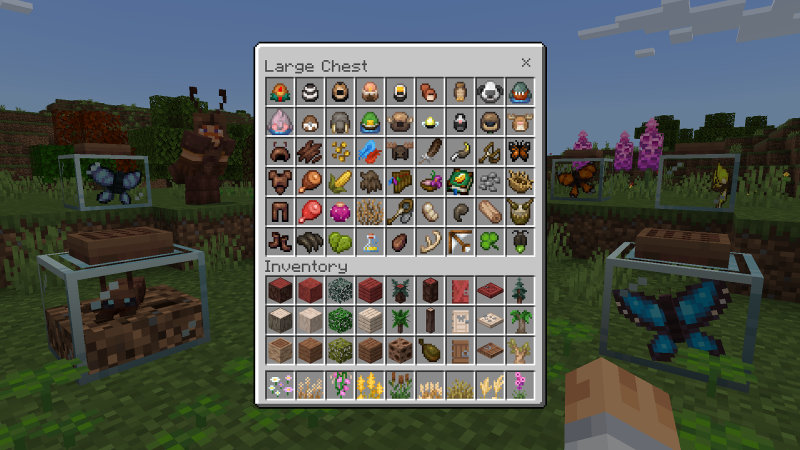Pick up the corn cob from the chest
The image size is (800, 450).
coord(340,183)
